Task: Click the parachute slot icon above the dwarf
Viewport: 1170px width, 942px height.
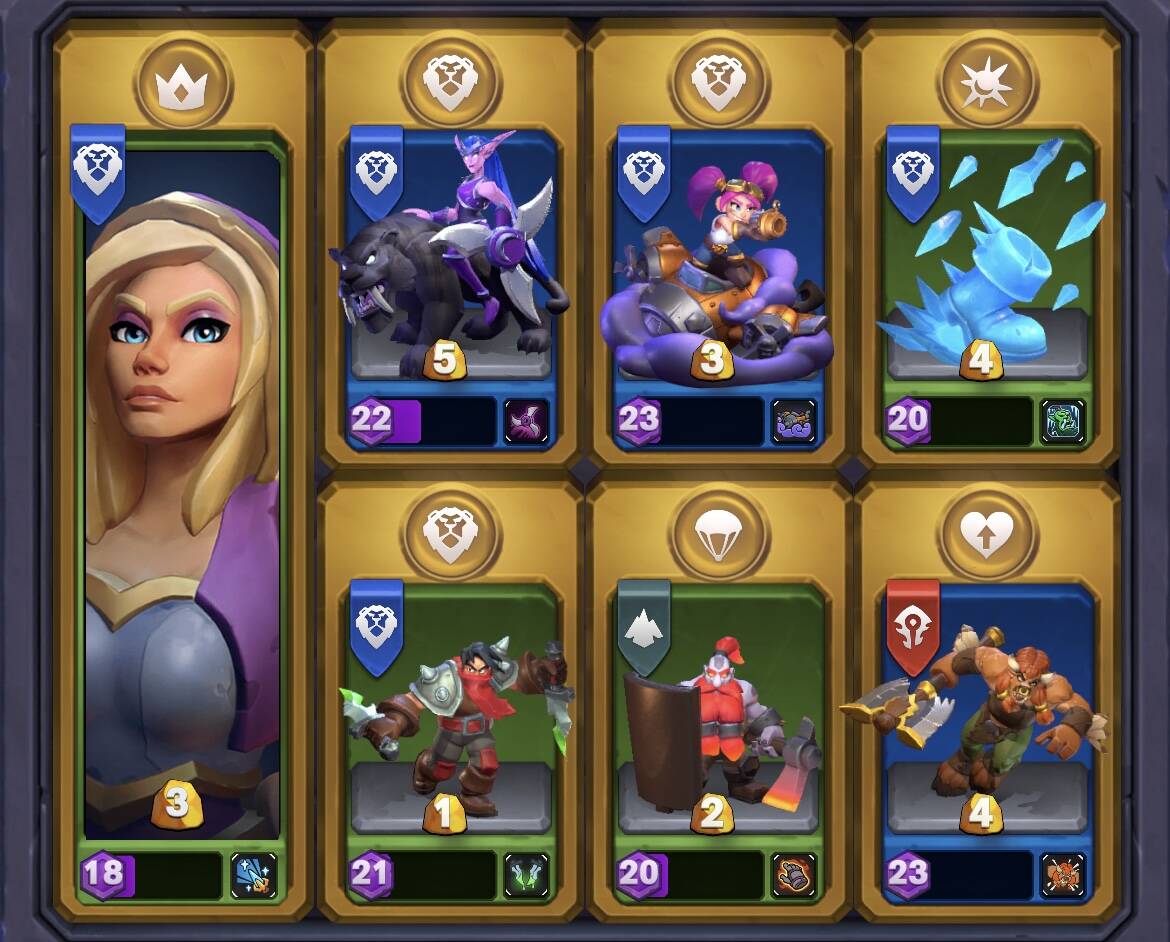Action: point(718,534)
